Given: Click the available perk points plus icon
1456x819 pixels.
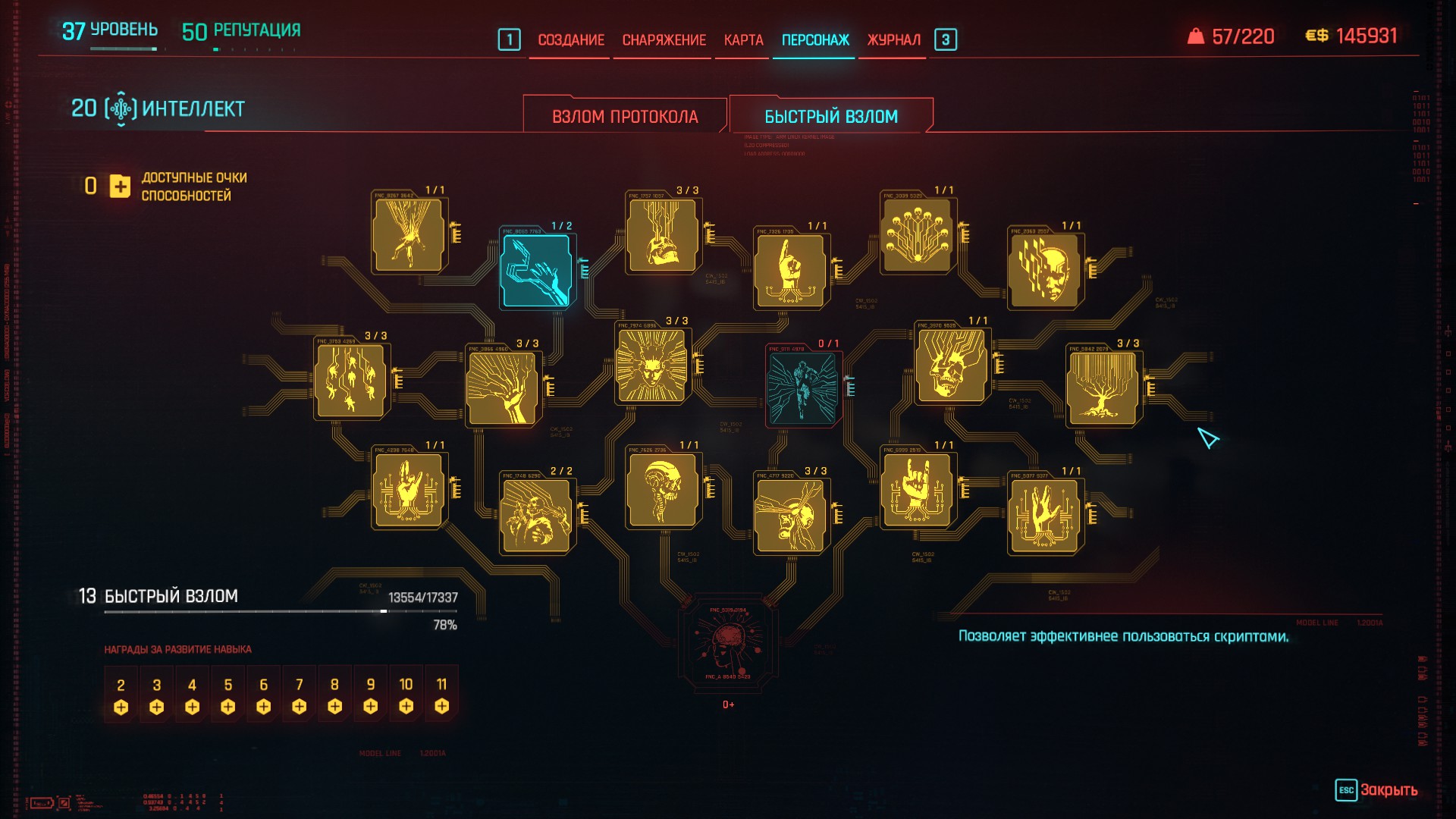Looking at the screenshot, I should click(120, 186).
